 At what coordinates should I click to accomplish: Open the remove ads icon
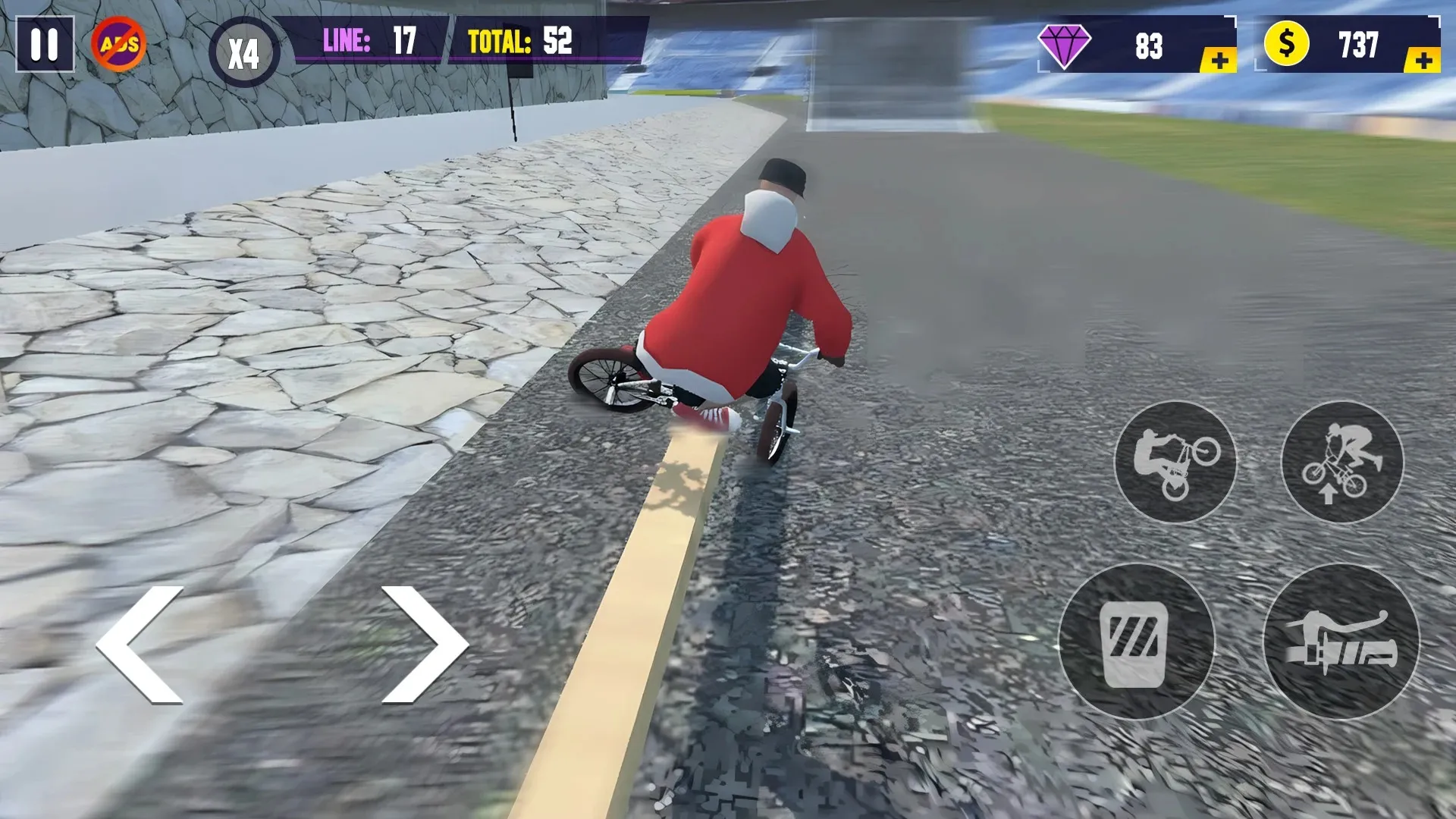click(118, 43)
